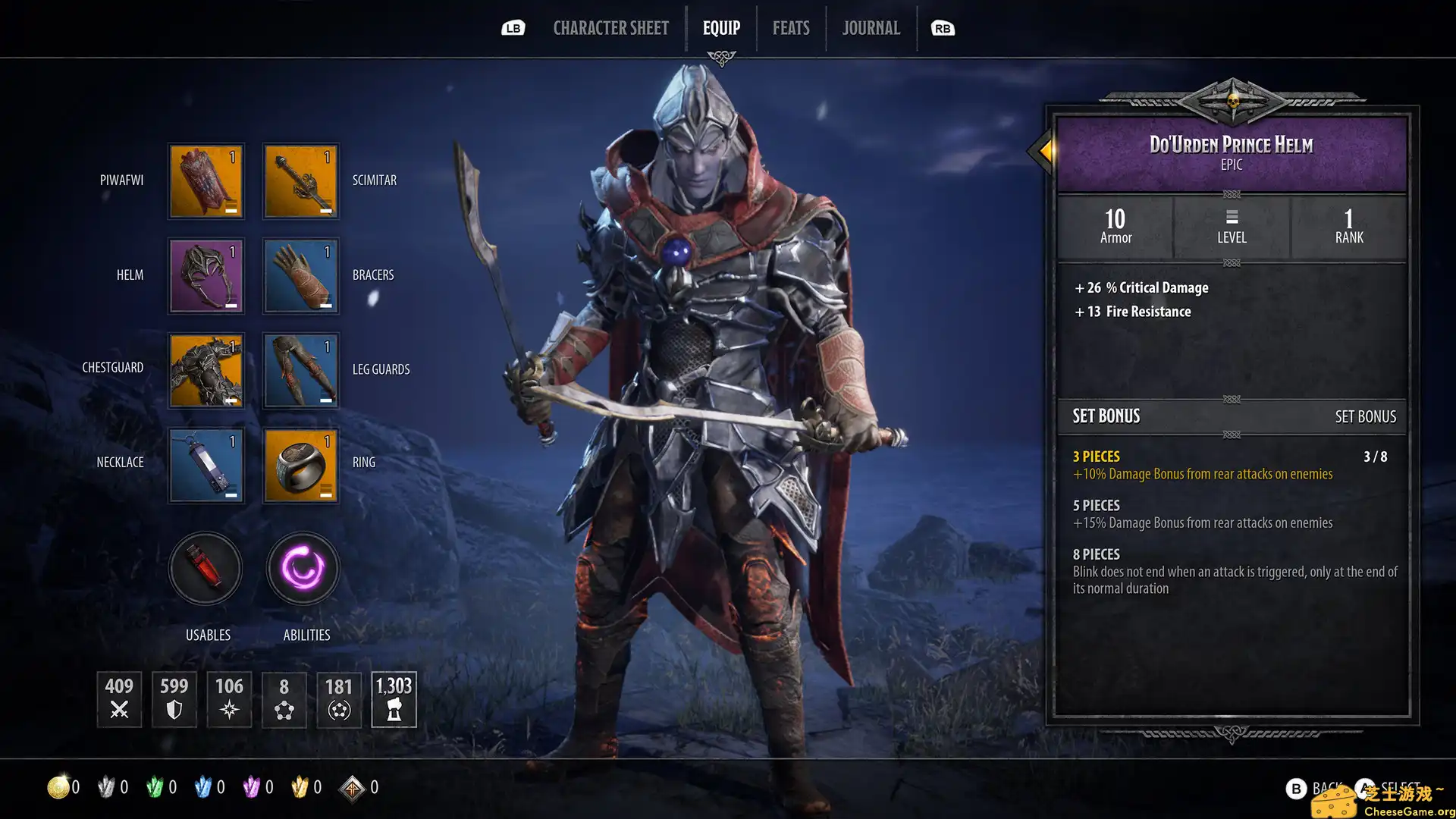Screen dimensions: 1456x819
Task: Select the Piwafwi equipment slot
Action: coord(206,180)
